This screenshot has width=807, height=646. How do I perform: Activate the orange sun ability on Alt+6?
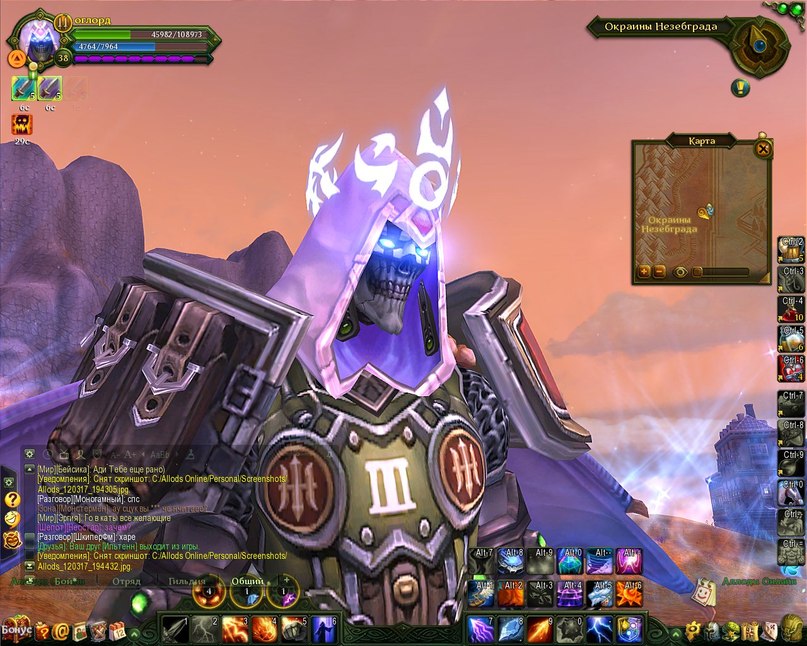[630, 595]
